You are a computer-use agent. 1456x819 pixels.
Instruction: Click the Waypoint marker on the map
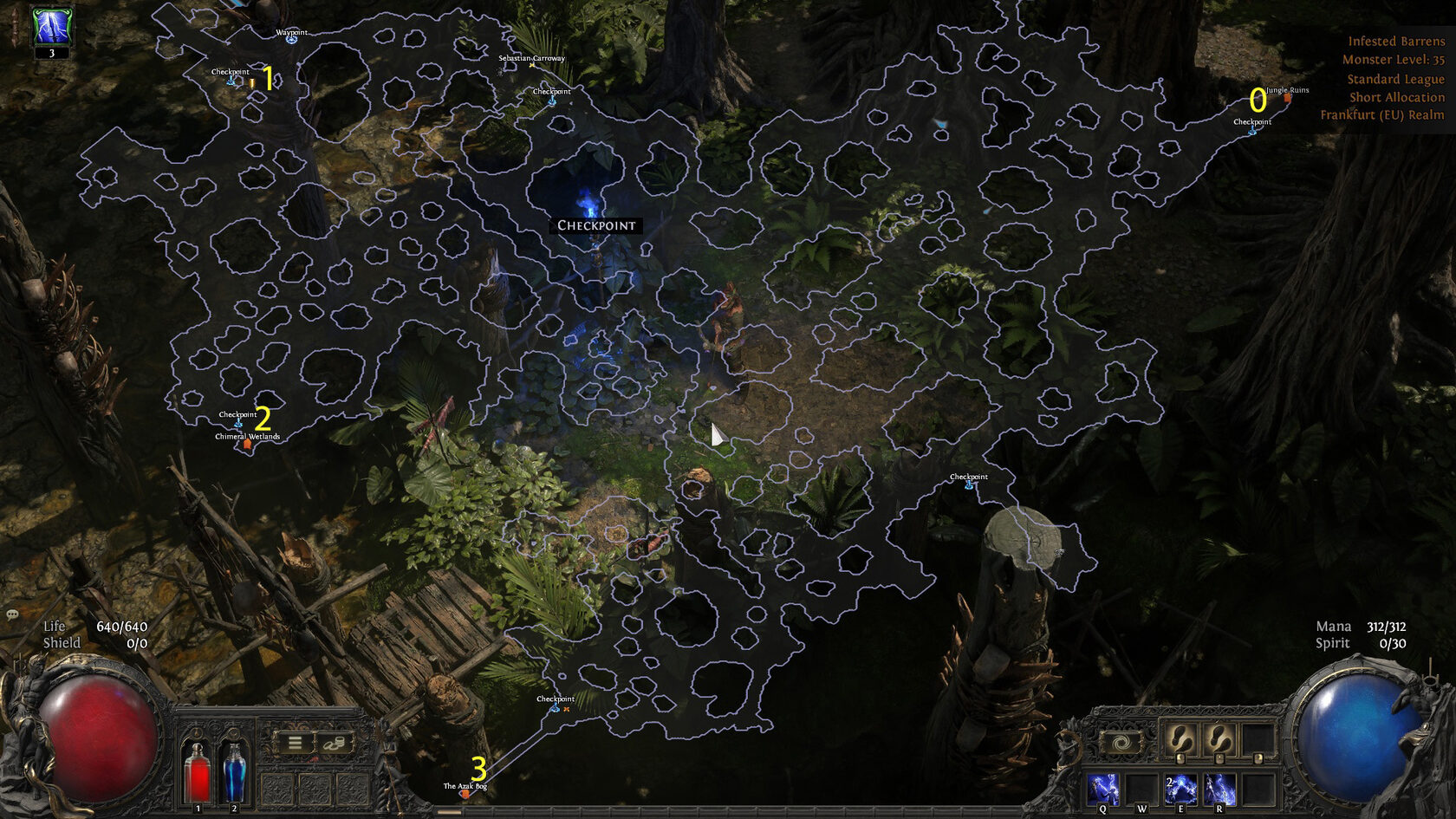[291, 39]
